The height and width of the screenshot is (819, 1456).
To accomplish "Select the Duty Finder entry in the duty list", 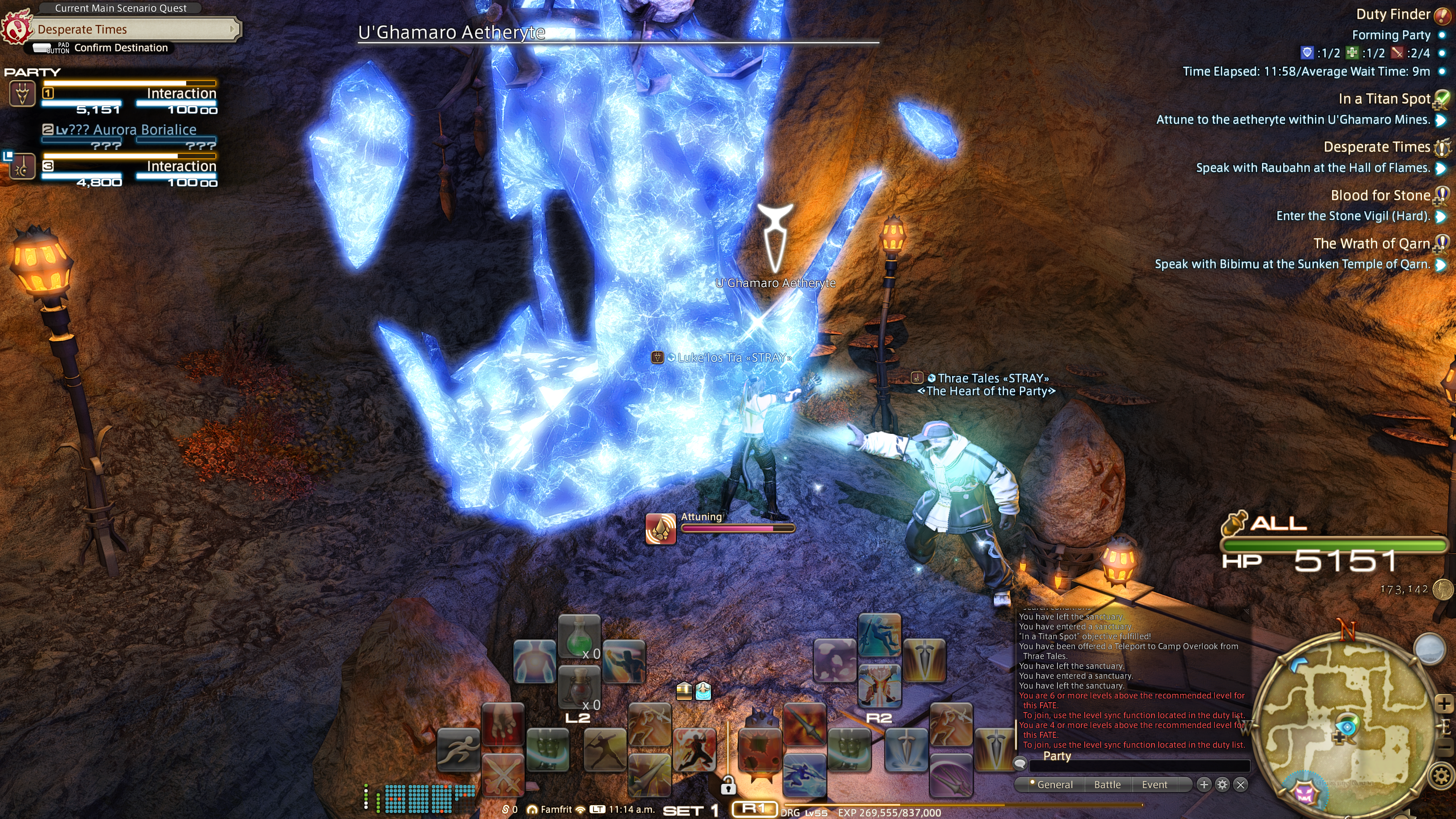I will click(x=1393, y=15).
